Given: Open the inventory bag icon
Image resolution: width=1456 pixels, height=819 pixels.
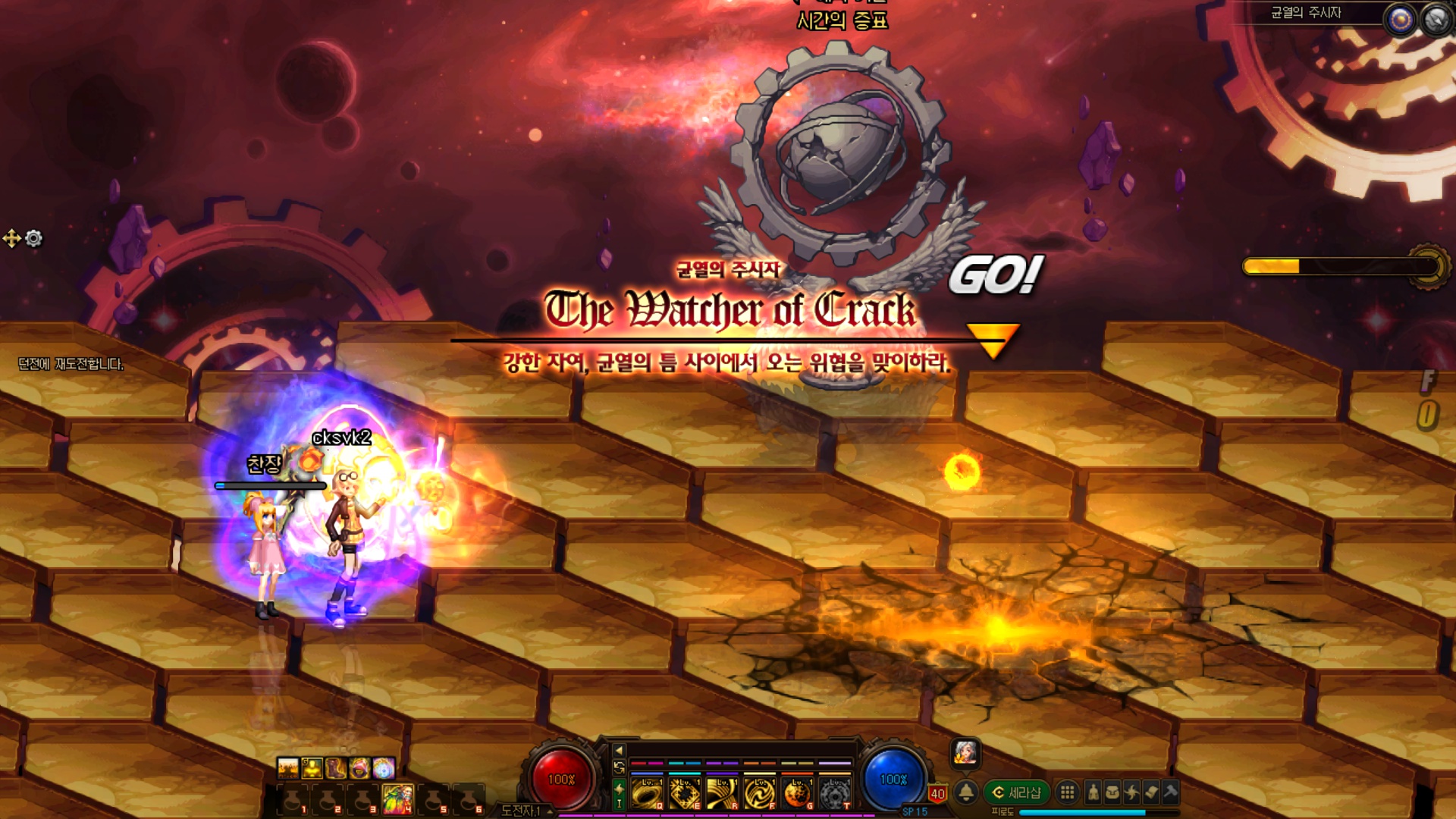Looking at the screenshot, I should [1112, 792].
